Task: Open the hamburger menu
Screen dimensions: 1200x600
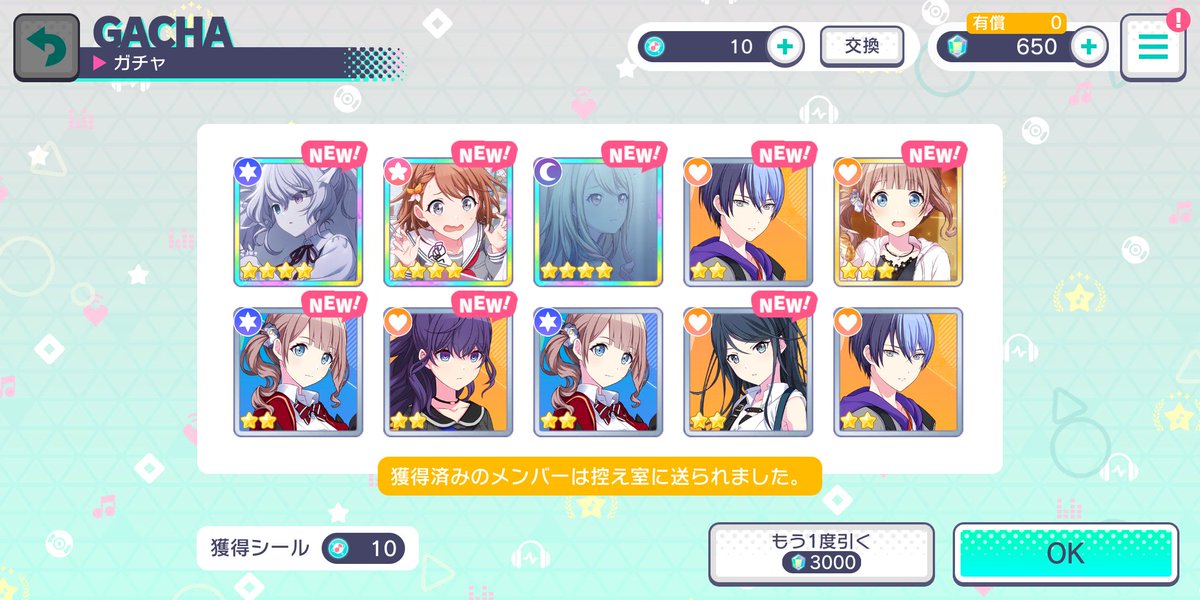Action: (x=1152, y=47)
